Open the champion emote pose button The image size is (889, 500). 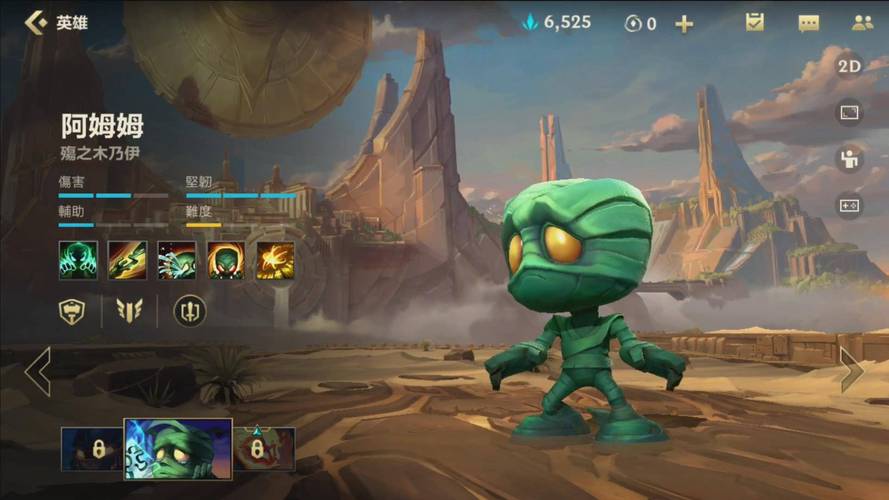[849, 159]
